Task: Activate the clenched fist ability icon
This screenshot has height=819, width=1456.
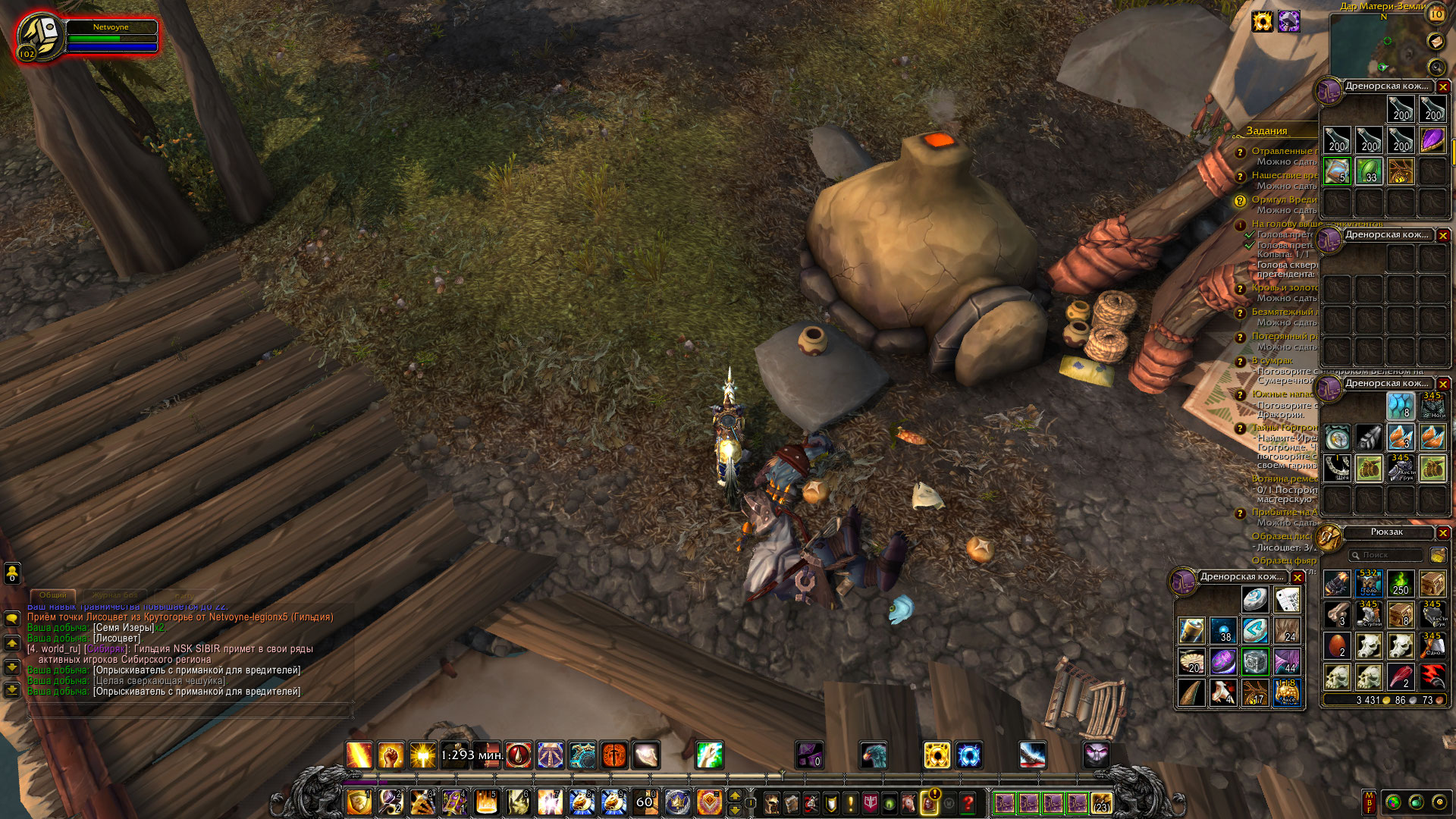Action: click(x=391, y=755)
